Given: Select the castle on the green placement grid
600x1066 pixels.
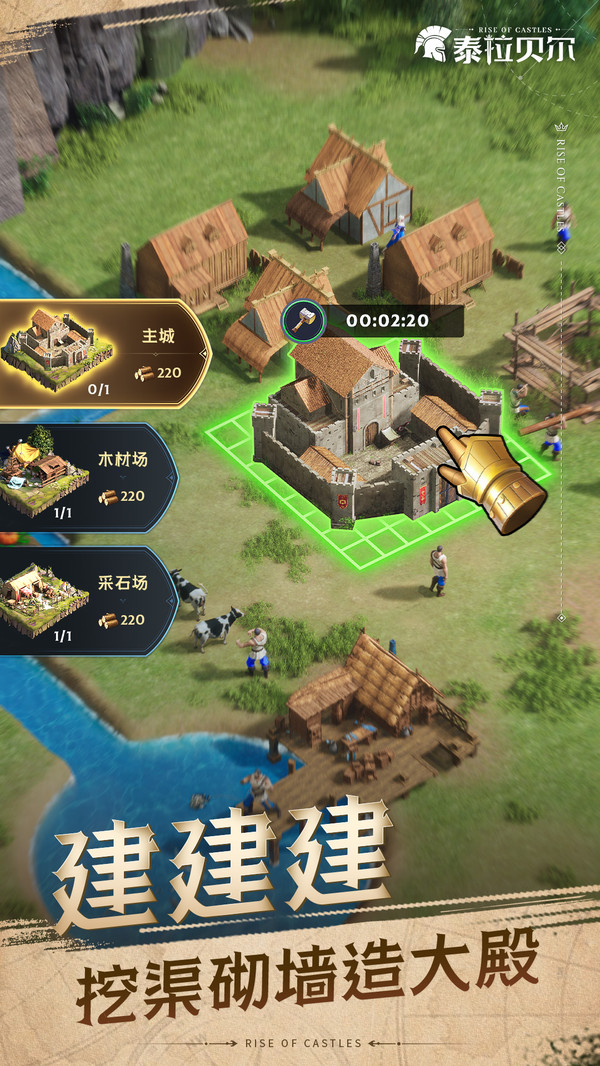Looking at the screenshot, I should point(360,430).
